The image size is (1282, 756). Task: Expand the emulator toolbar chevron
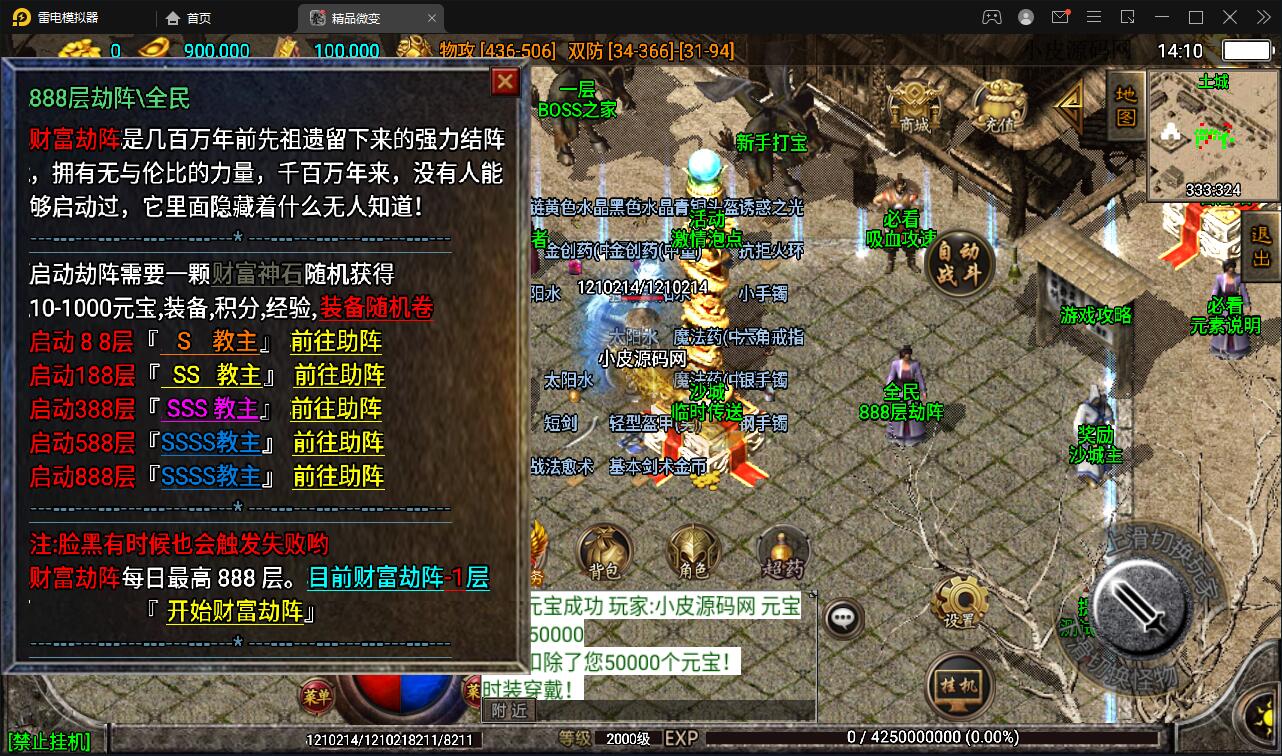tap(1263, 16)
